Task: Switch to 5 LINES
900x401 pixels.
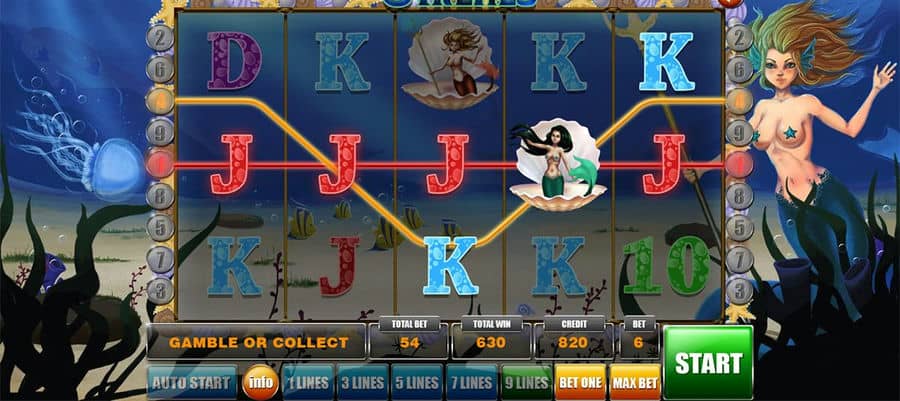Action: point(414,382)
